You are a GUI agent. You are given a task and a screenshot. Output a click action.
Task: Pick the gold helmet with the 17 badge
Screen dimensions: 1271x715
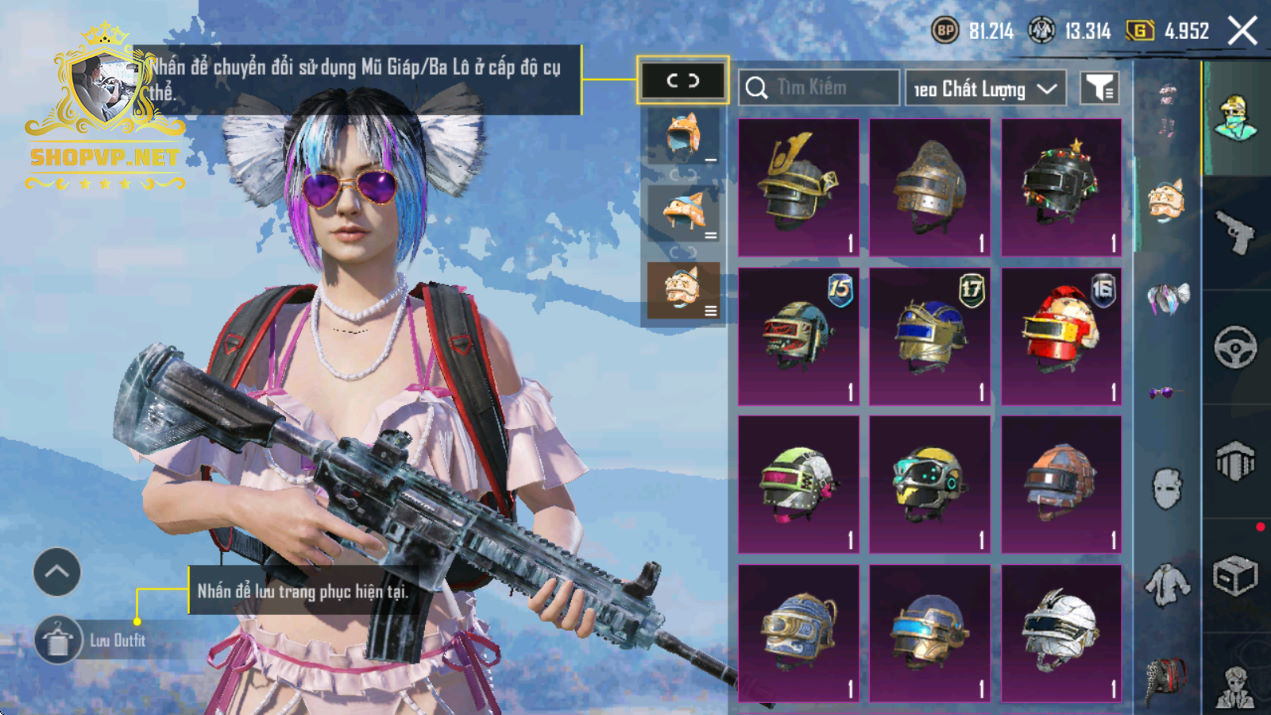(930, 336)
